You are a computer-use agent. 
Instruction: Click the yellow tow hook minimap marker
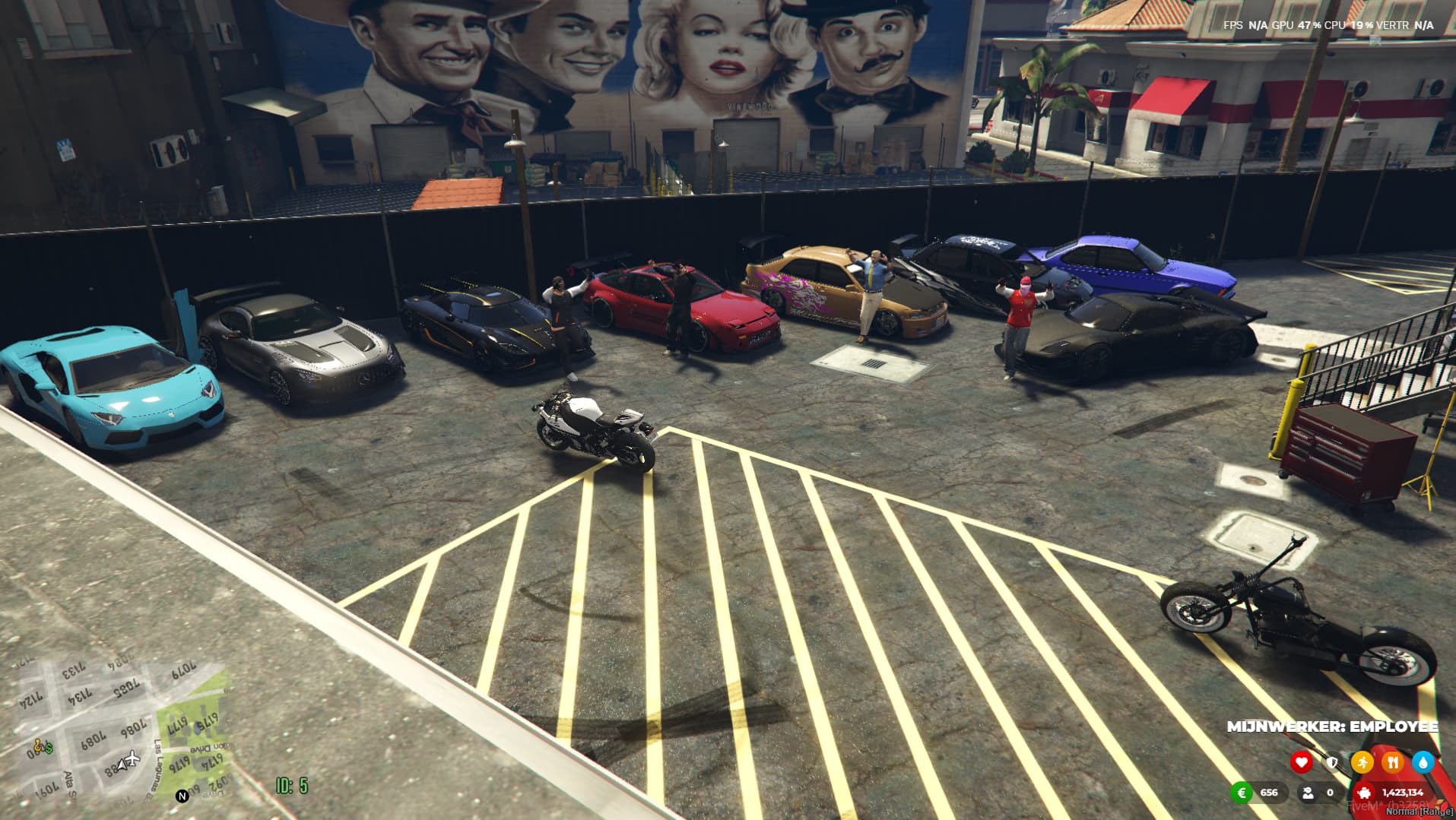36,745
